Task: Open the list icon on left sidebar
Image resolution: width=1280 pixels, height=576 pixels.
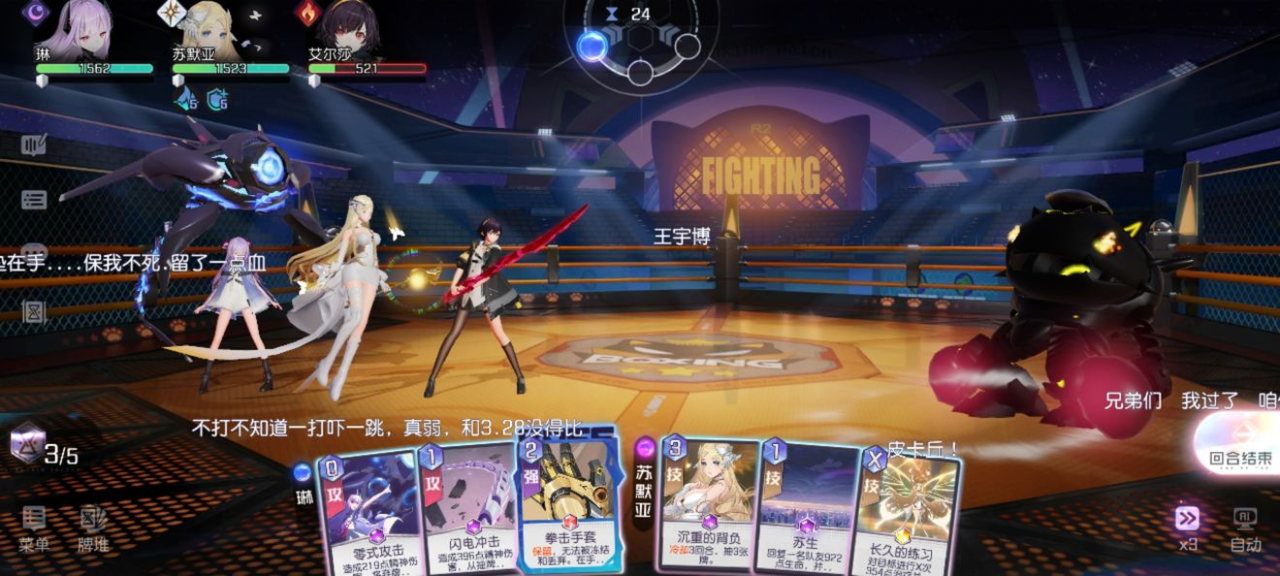Action: tap(34, 200)
